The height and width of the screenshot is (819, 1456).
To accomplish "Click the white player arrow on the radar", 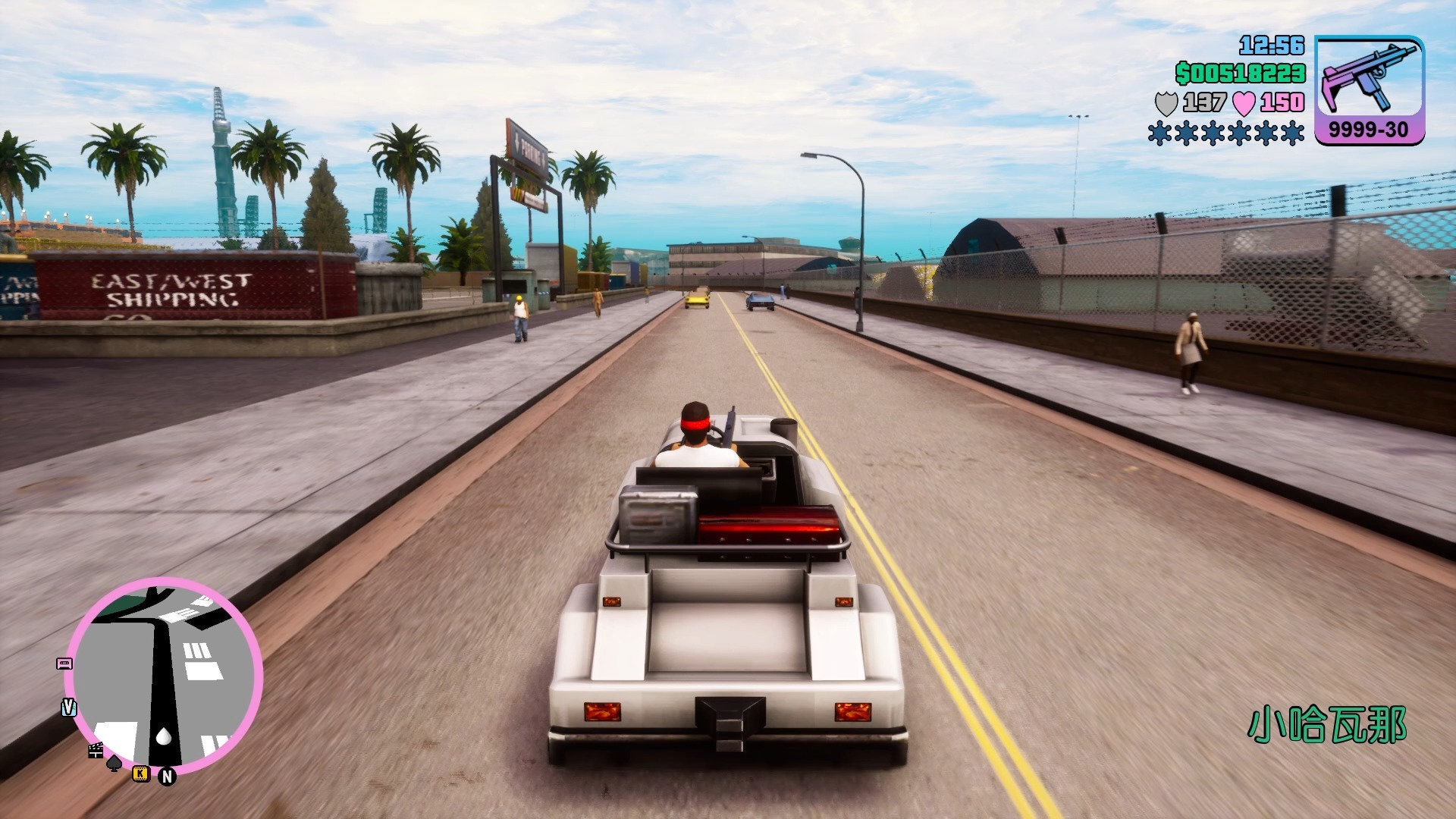I will pyautogui.click(x=164, y=736).
